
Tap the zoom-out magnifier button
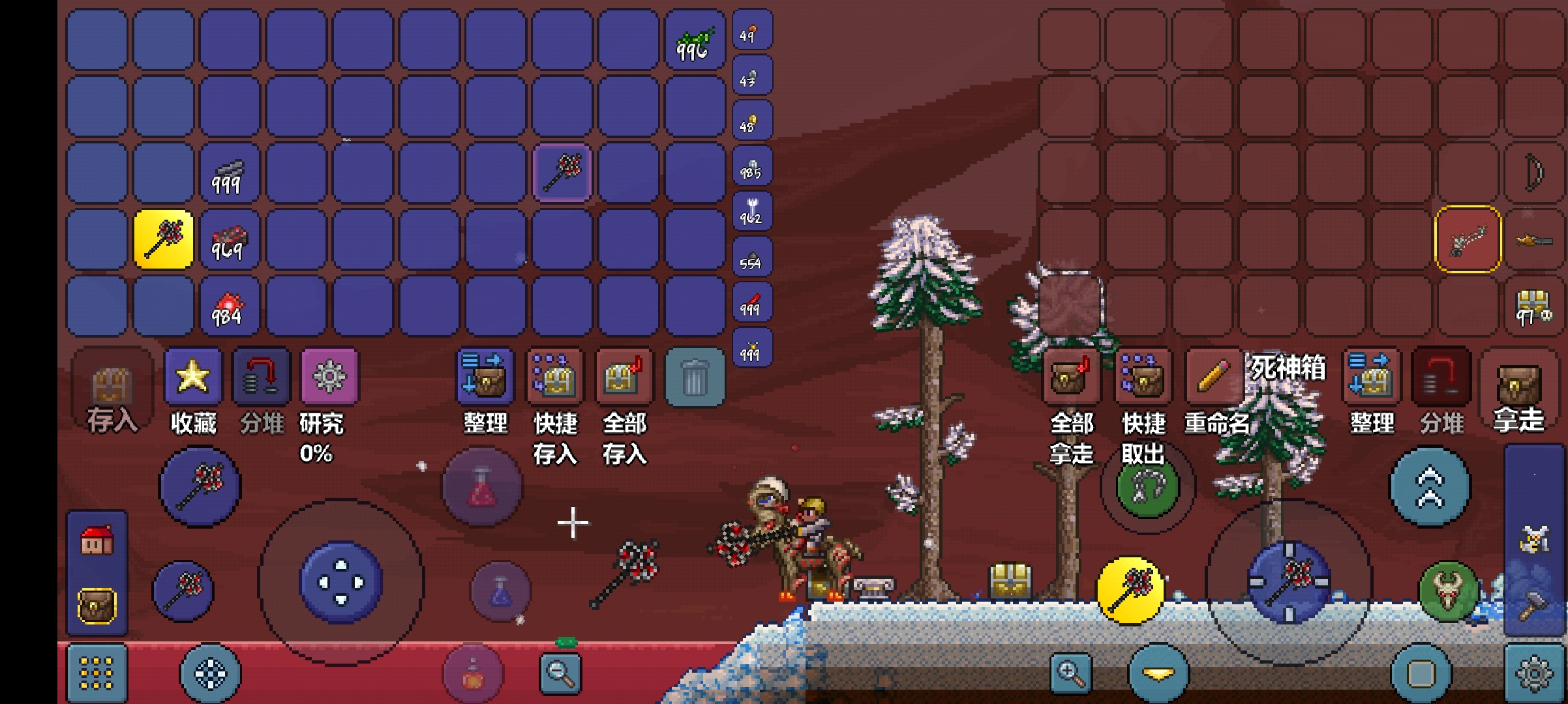560,672
